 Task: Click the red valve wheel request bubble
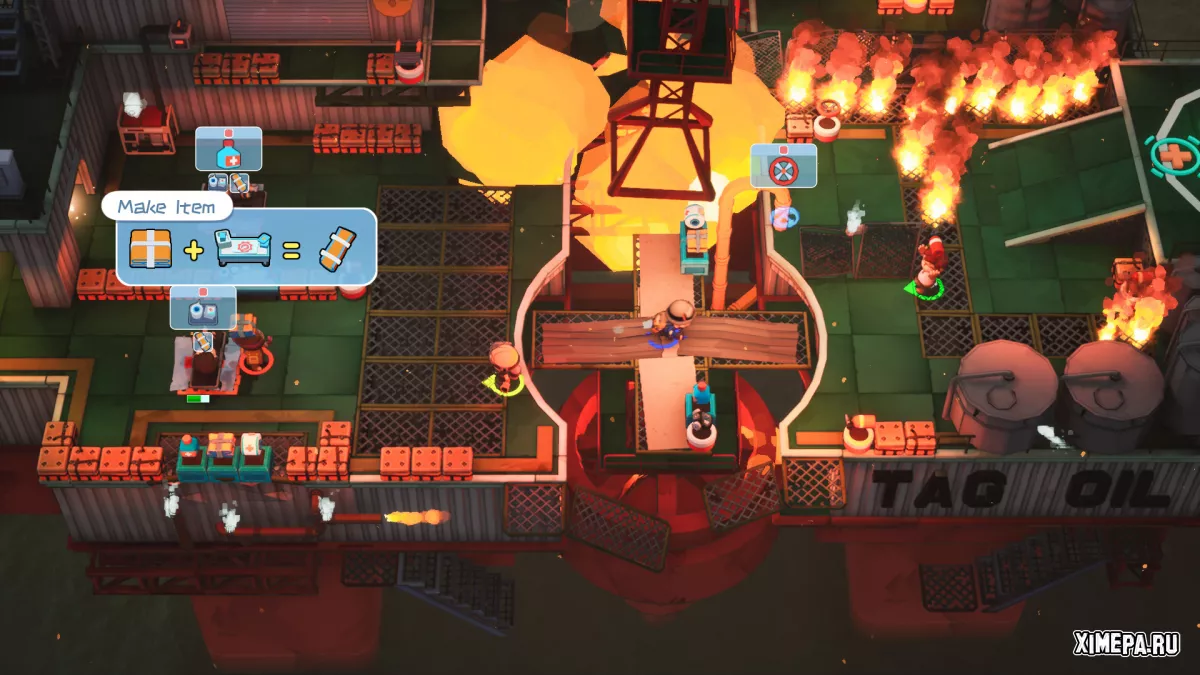click(x=783, y=165)
